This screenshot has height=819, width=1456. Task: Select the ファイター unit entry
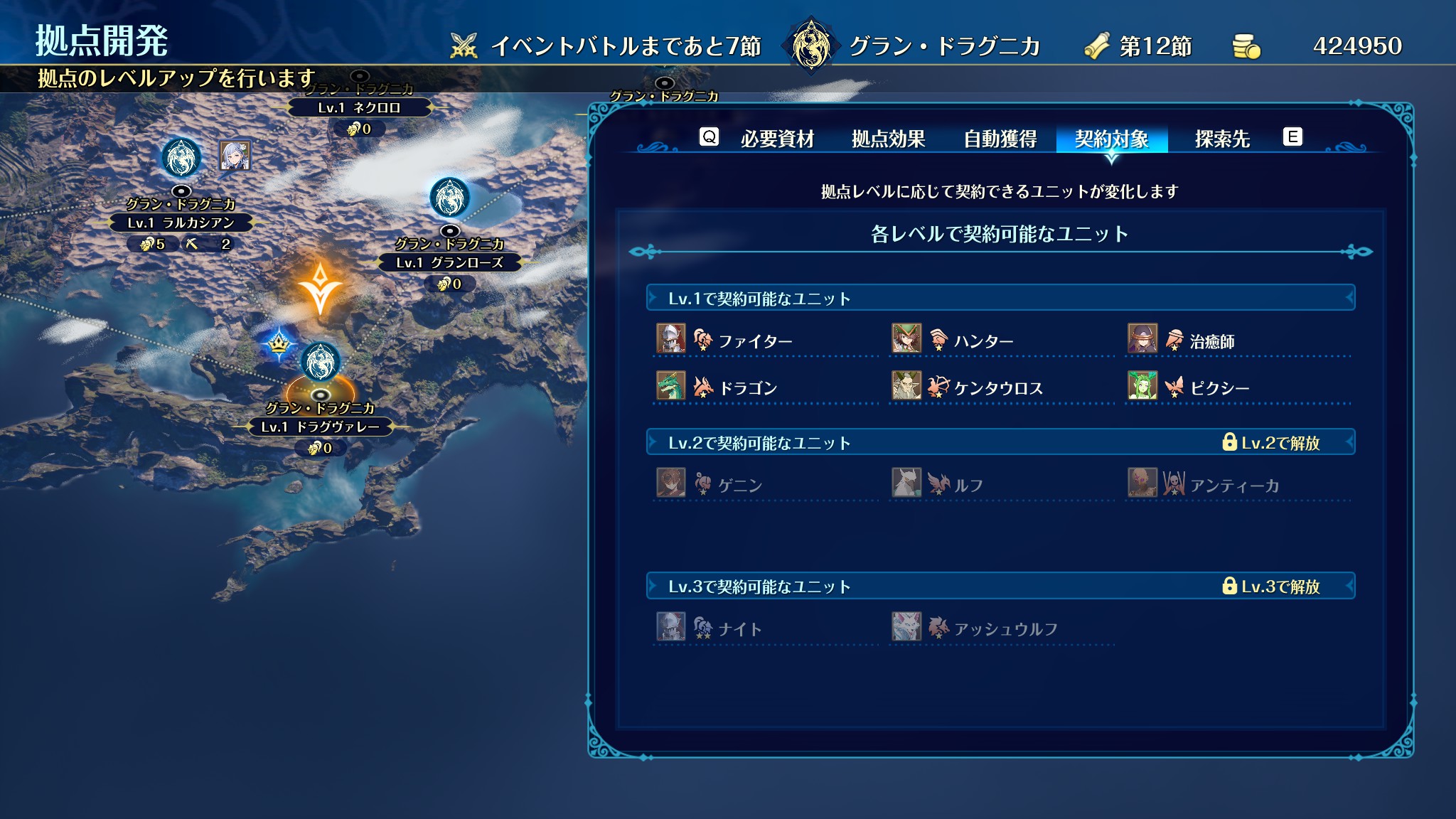pos(755,341)
